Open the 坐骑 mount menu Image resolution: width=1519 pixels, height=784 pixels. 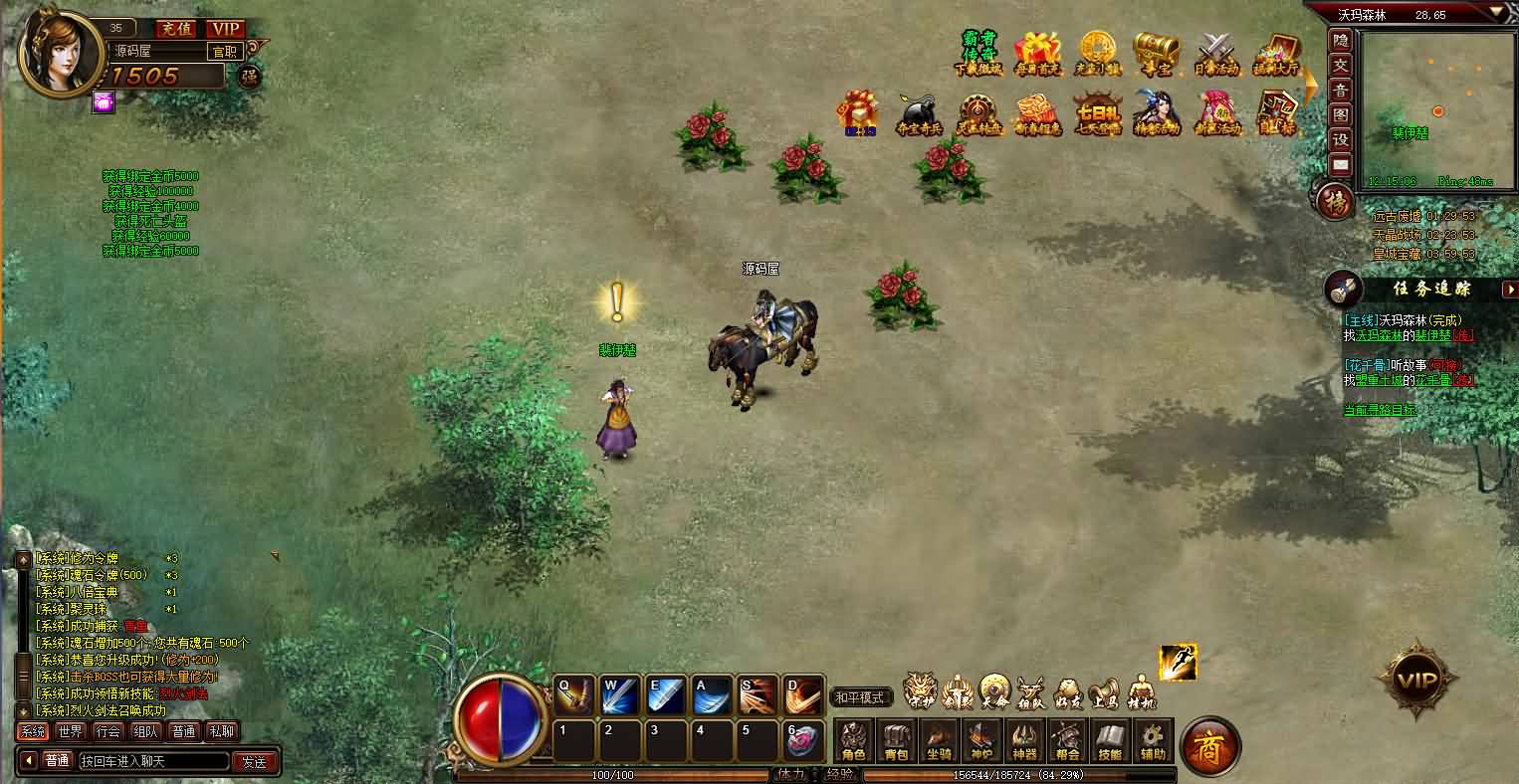coord(939,740)
